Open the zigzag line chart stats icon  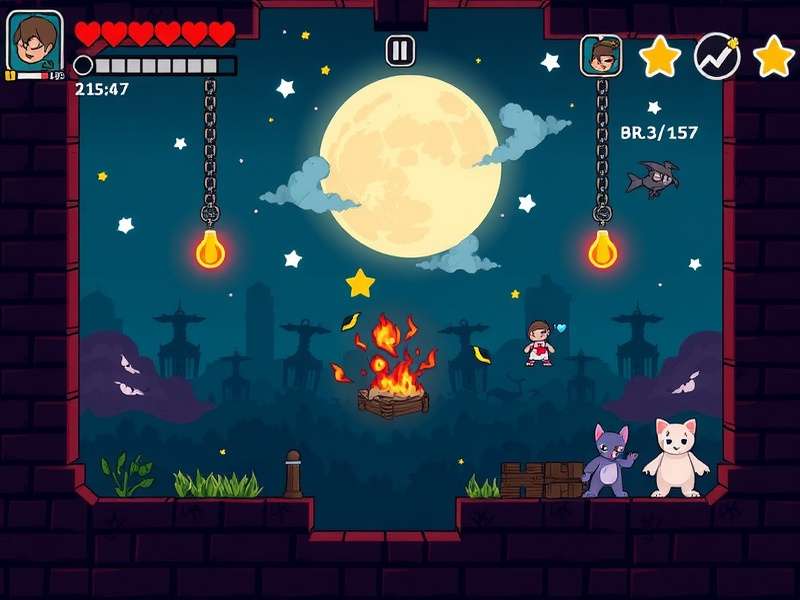(x=717, y=56)
